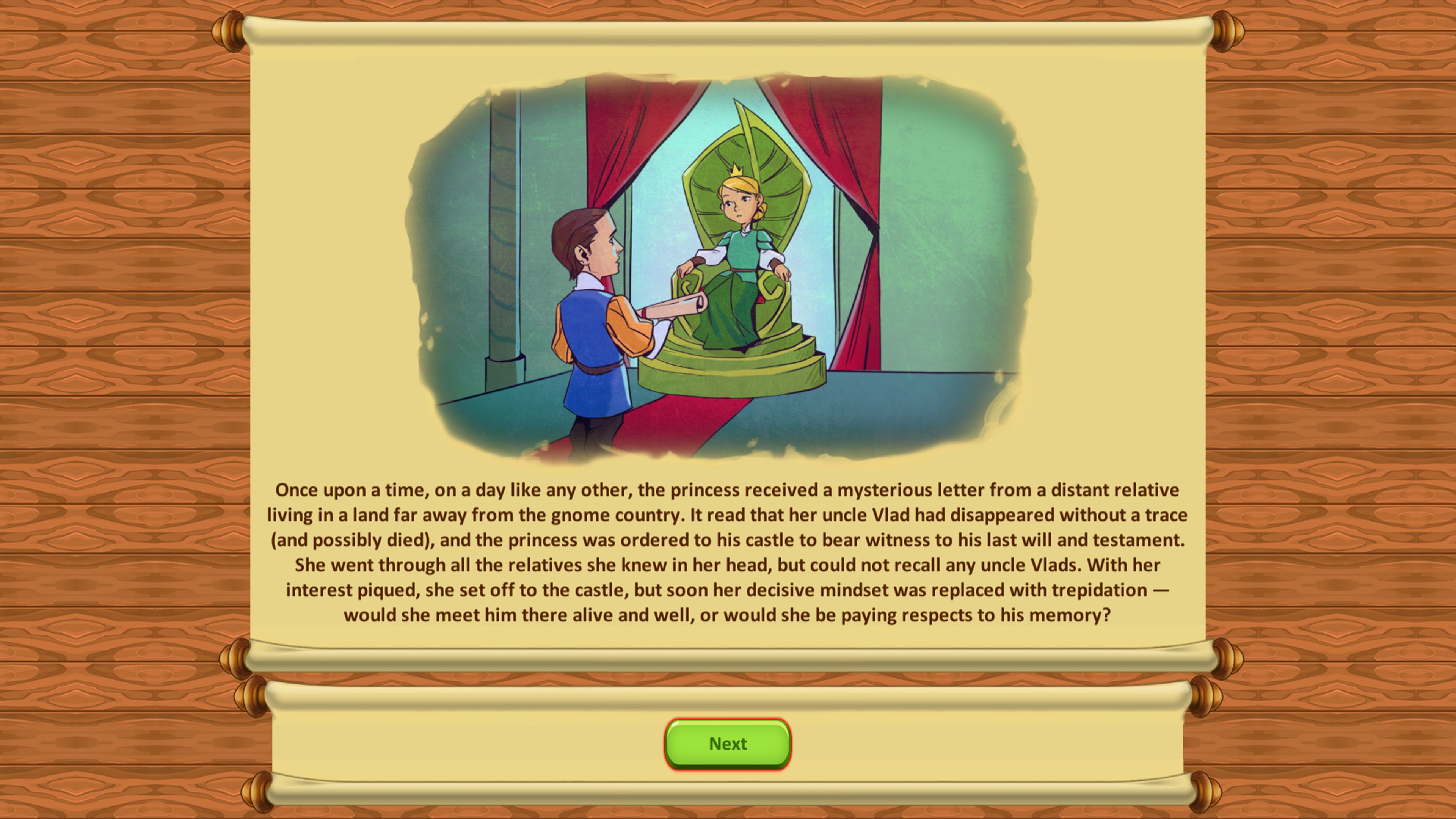Viewport: 1456px width, 819px height.
Task: Click the top-right scroll handle knob
Action: tap(1226, 31)
